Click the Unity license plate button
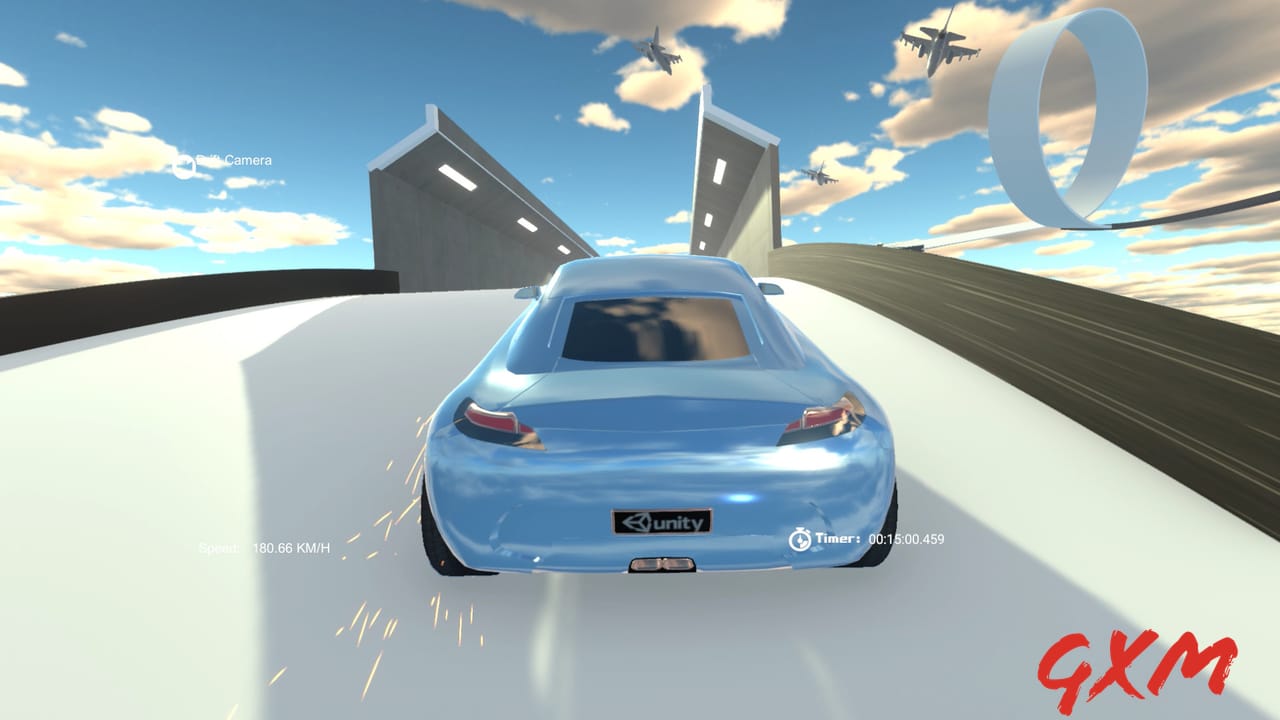The image size is (1280, 720). click(660, 522)
